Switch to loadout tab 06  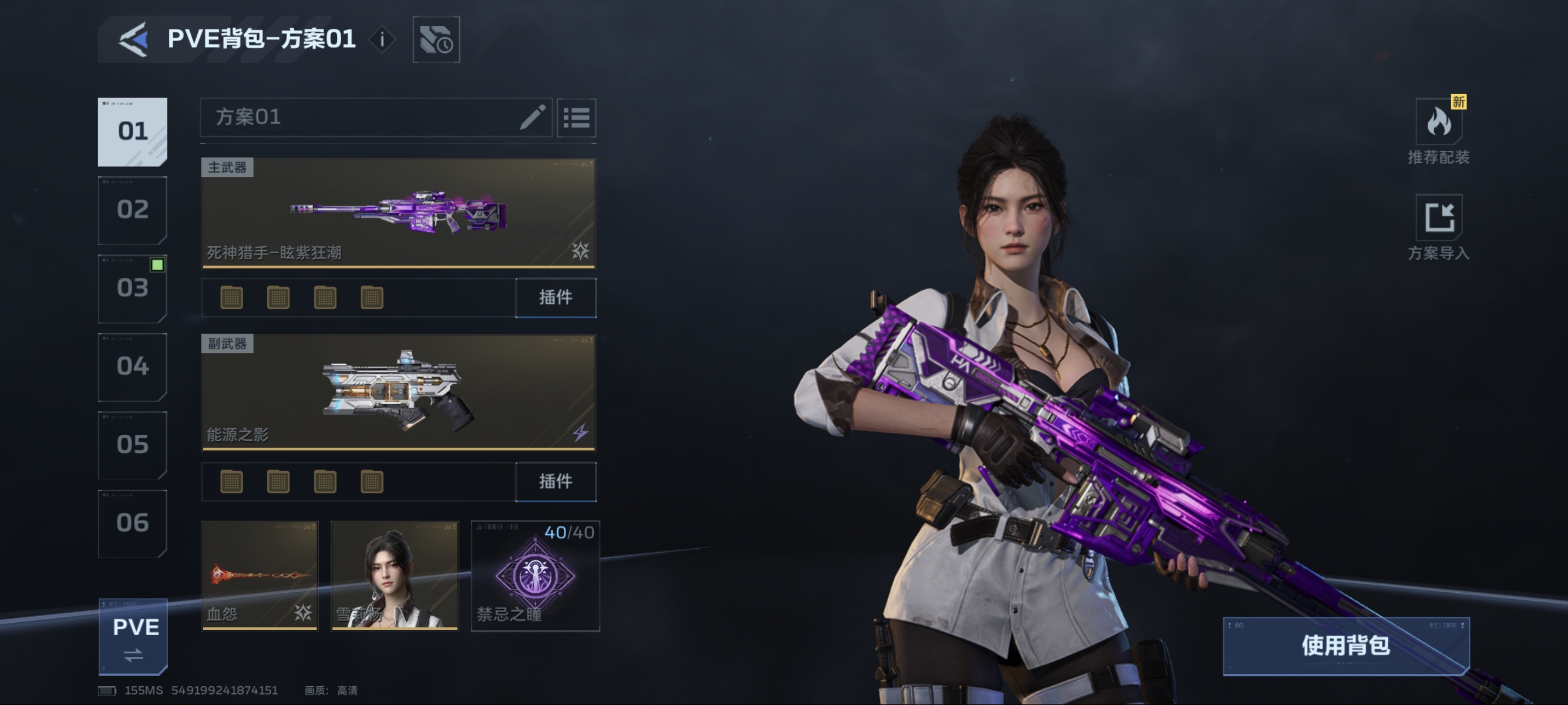point(133,523)
